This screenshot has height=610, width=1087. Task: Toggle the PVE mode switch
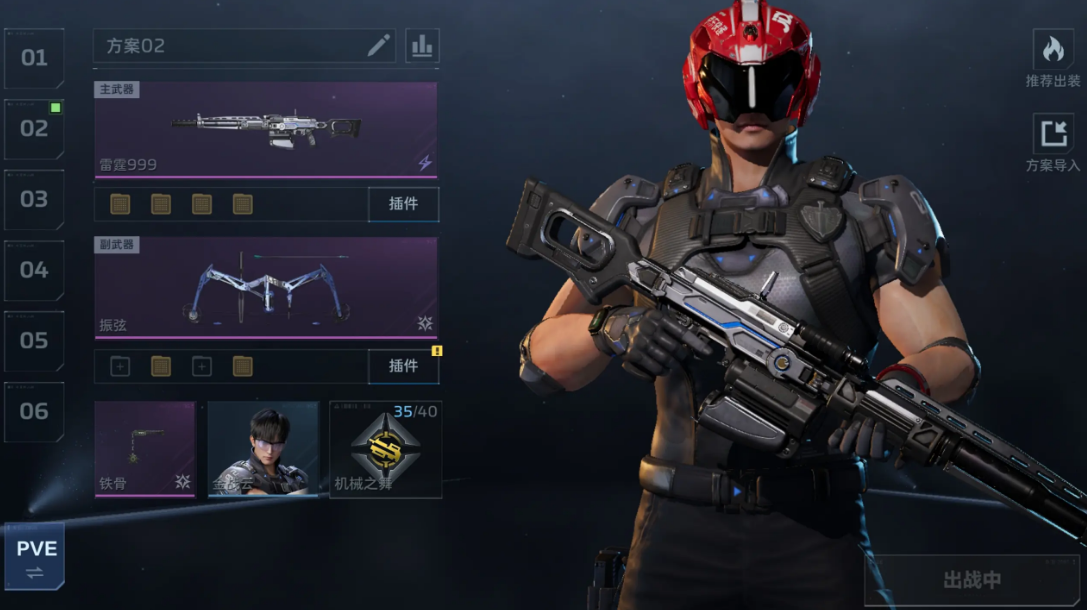click(x=35, y=558)
